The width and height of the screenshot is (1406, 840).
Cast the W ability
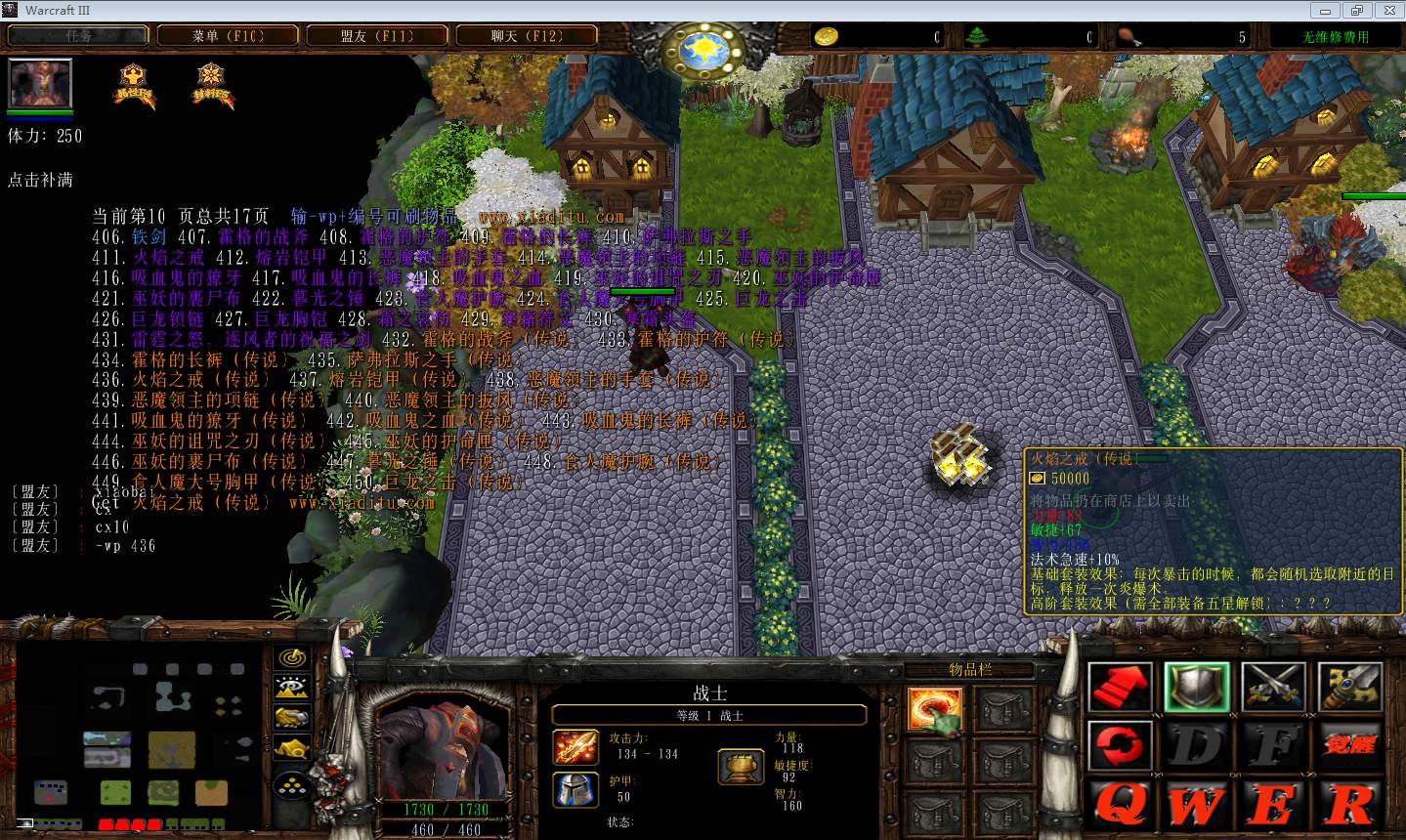(x=1197, y=807)
